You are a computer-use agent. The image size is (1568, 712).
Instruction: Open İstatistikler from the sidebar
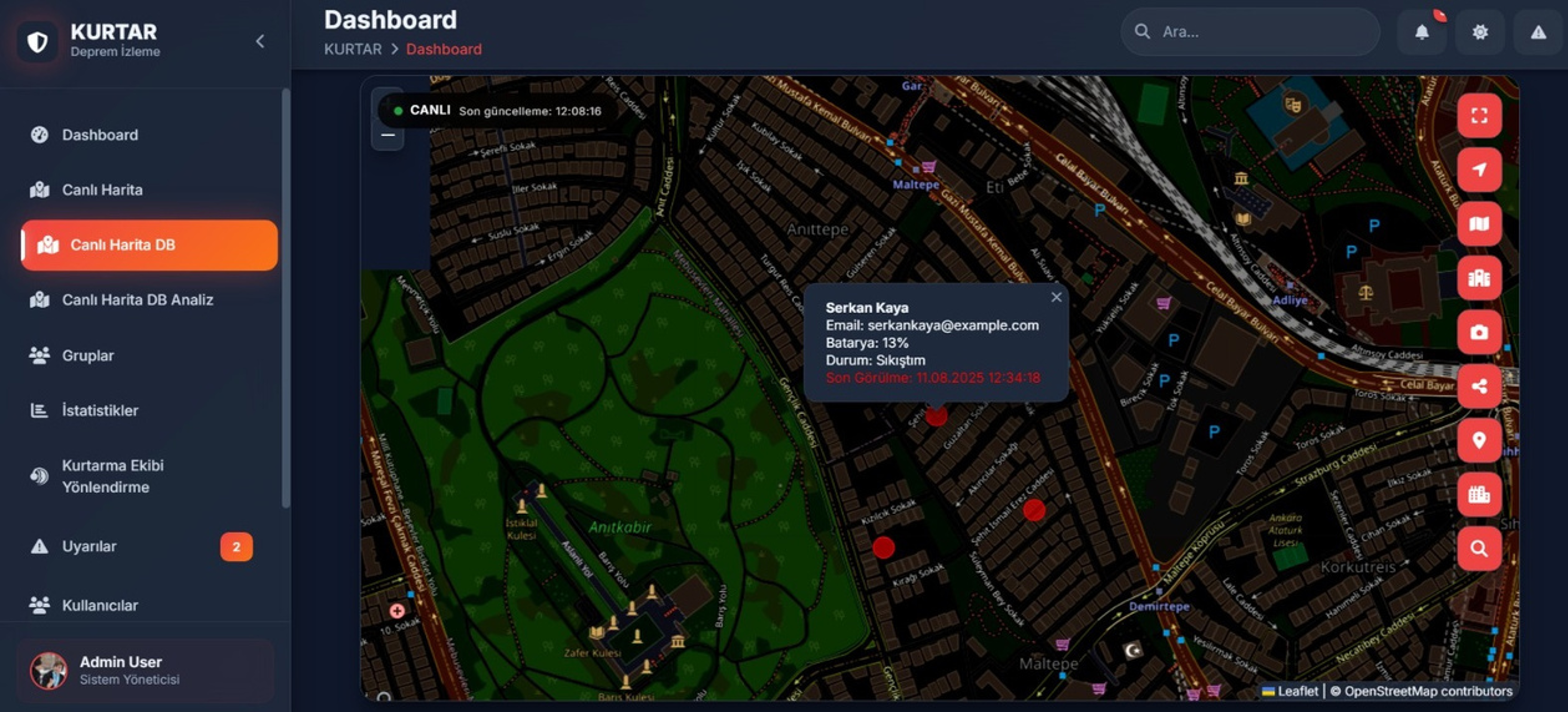coord(100,410)
